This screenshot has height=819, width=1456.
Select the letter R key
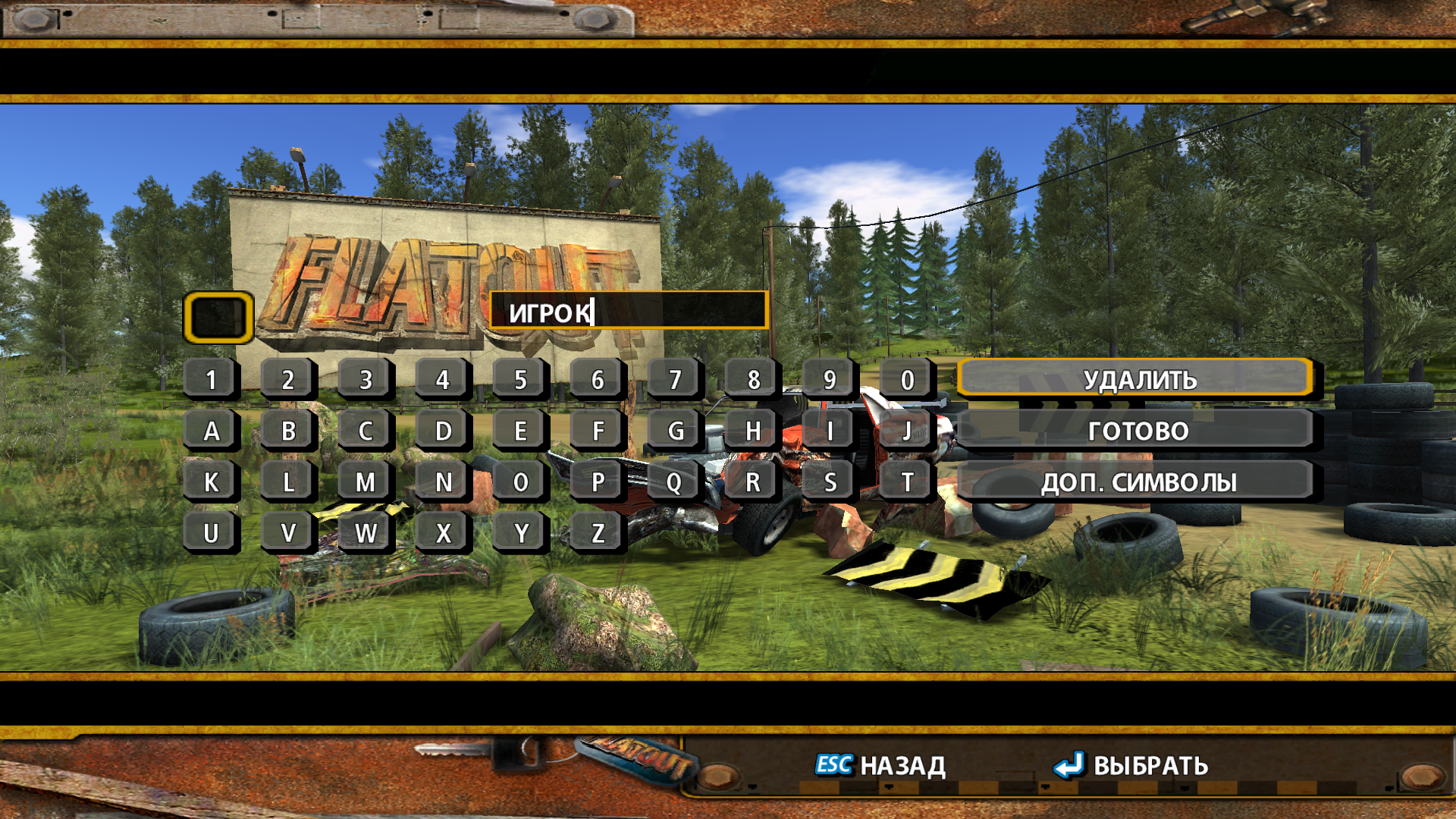coord(752,482)
